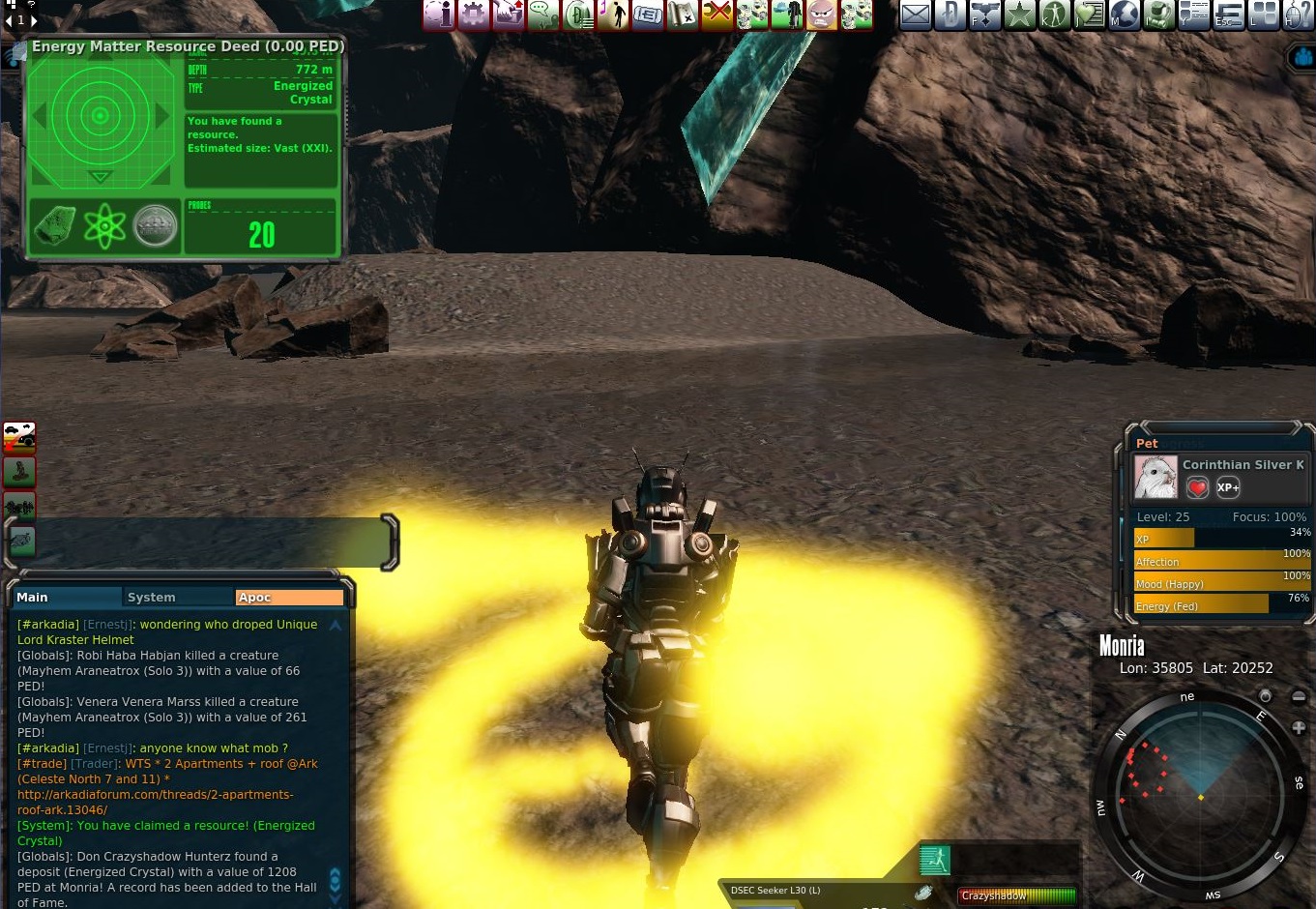This screenshot has height=909, width=1316.
Task: Open the star icon in top toolbar
Action: point(1019,15)
